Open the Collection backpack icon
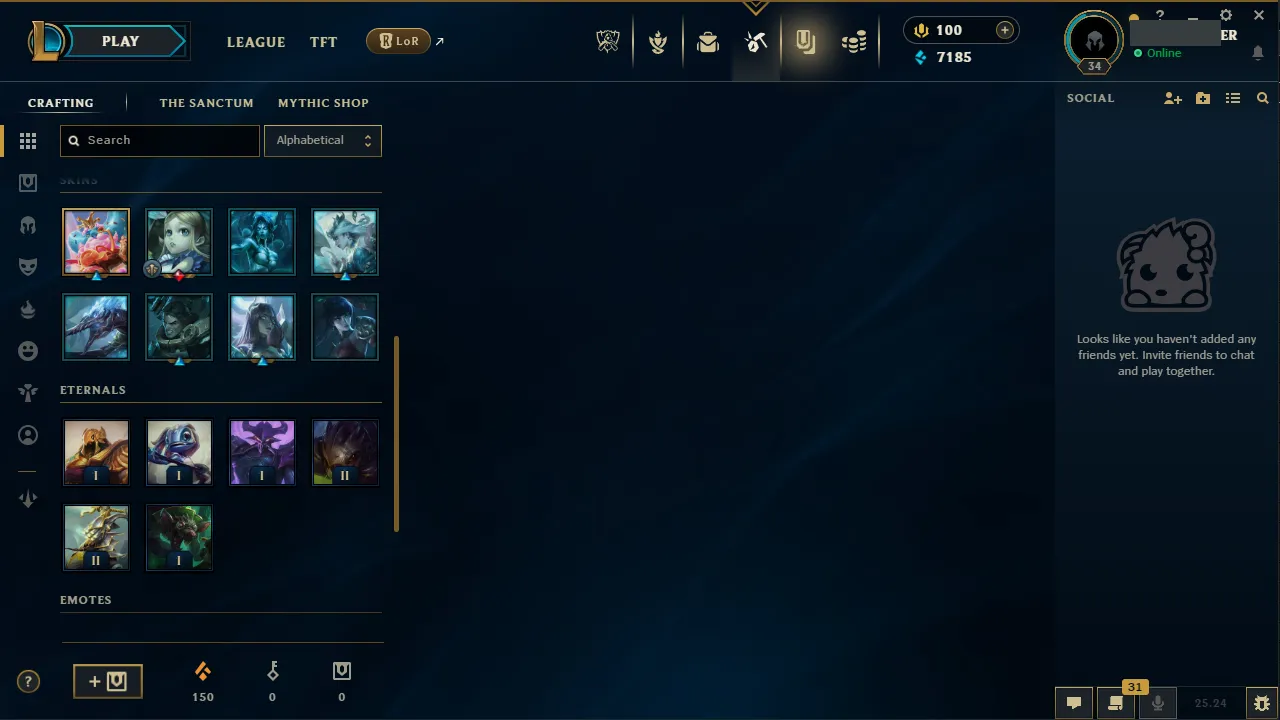The image size is (1280, 720). pyautogui.click(x=708, y=41)
